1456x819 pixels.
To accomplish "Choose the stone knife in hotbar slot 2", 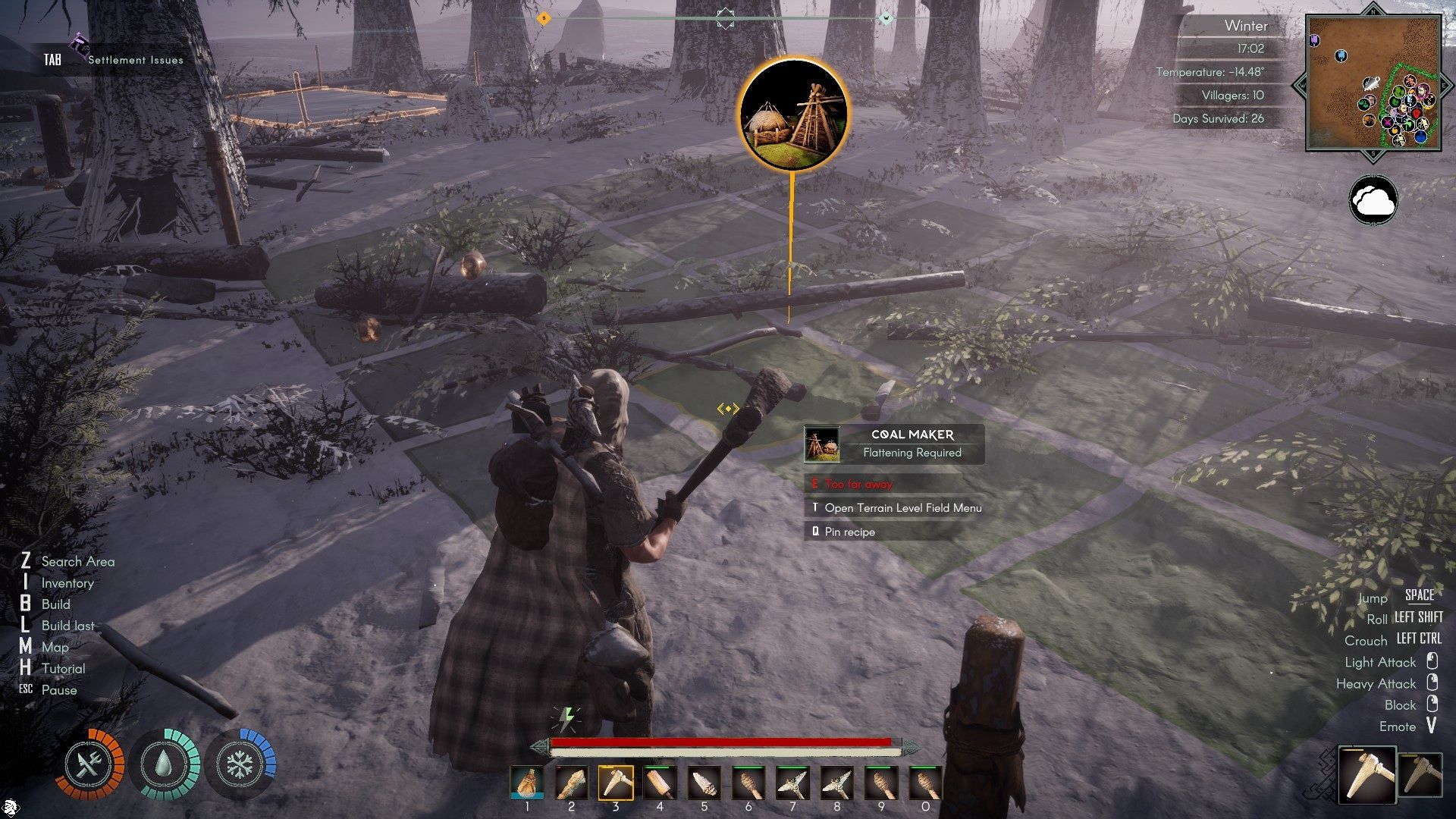I will (x=571, y=783).
